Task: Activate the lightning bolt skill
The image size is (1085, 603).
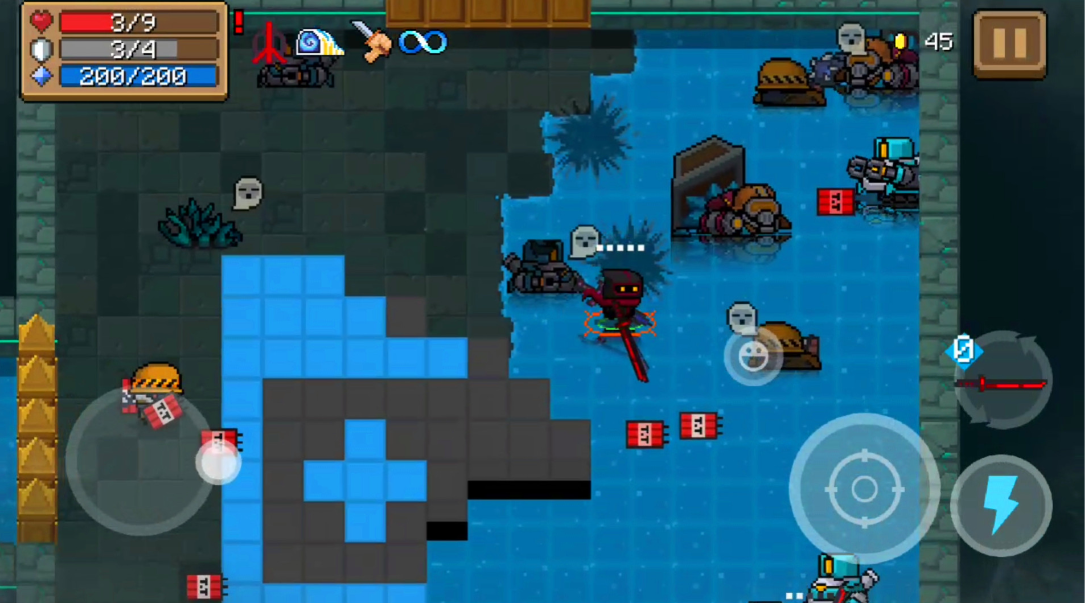Action: 1000,505
